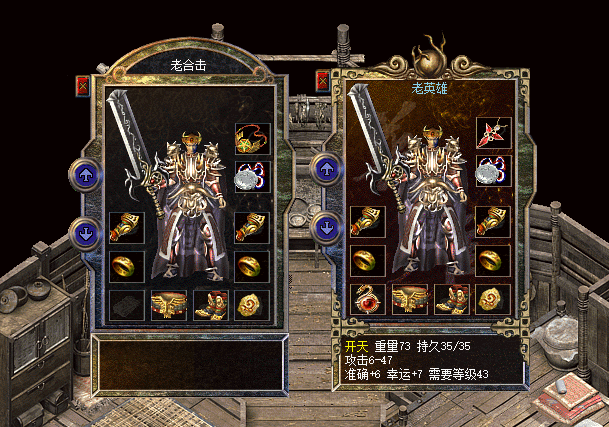Image resolution: width=609 pixels, height=427 pixels.
Task: Select the left bracer in 老合击 panel
Action: [x=126, y=227]
